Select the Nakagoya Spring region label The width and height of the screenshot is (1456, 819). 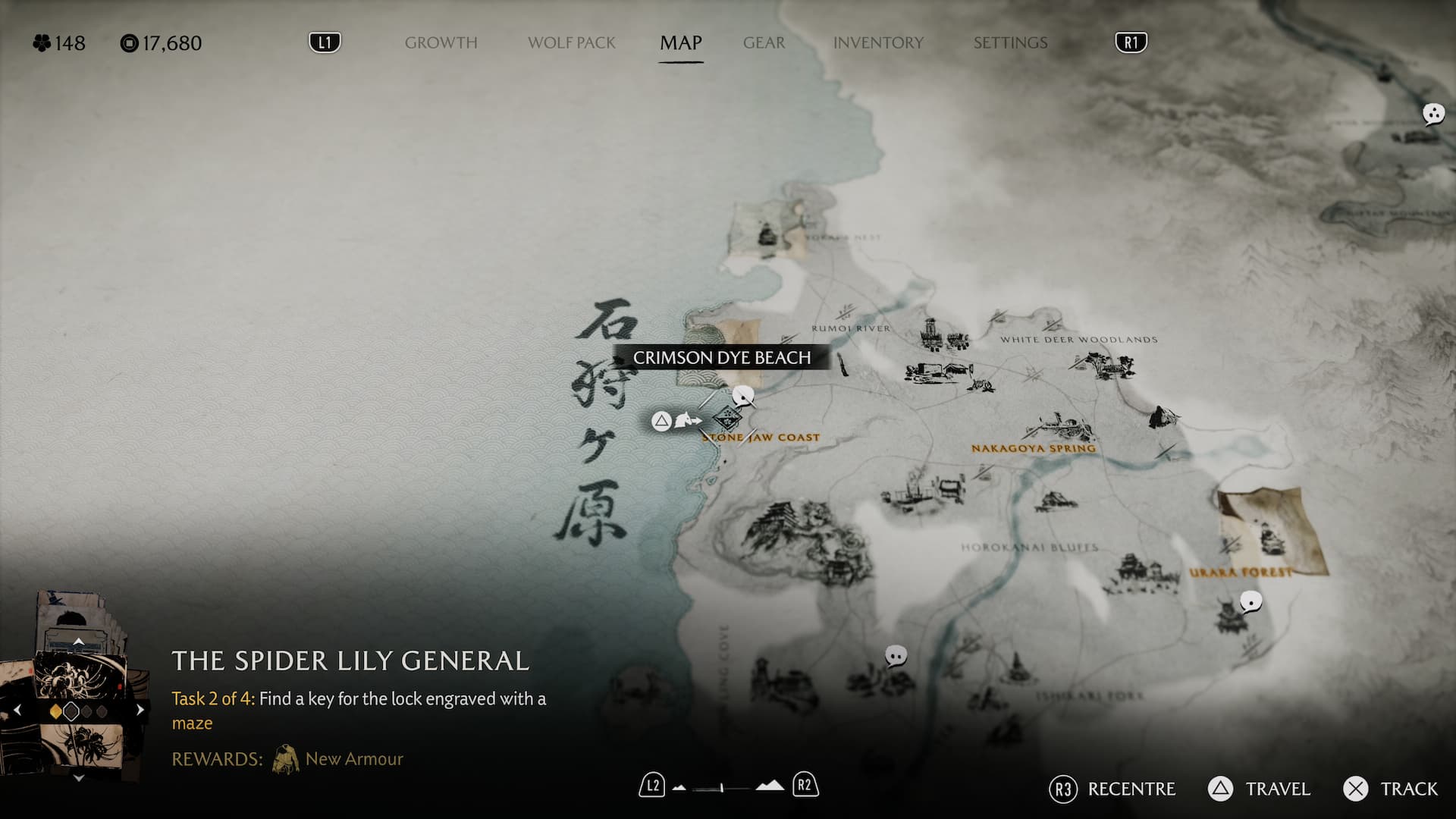click(x=1033, y=448)
